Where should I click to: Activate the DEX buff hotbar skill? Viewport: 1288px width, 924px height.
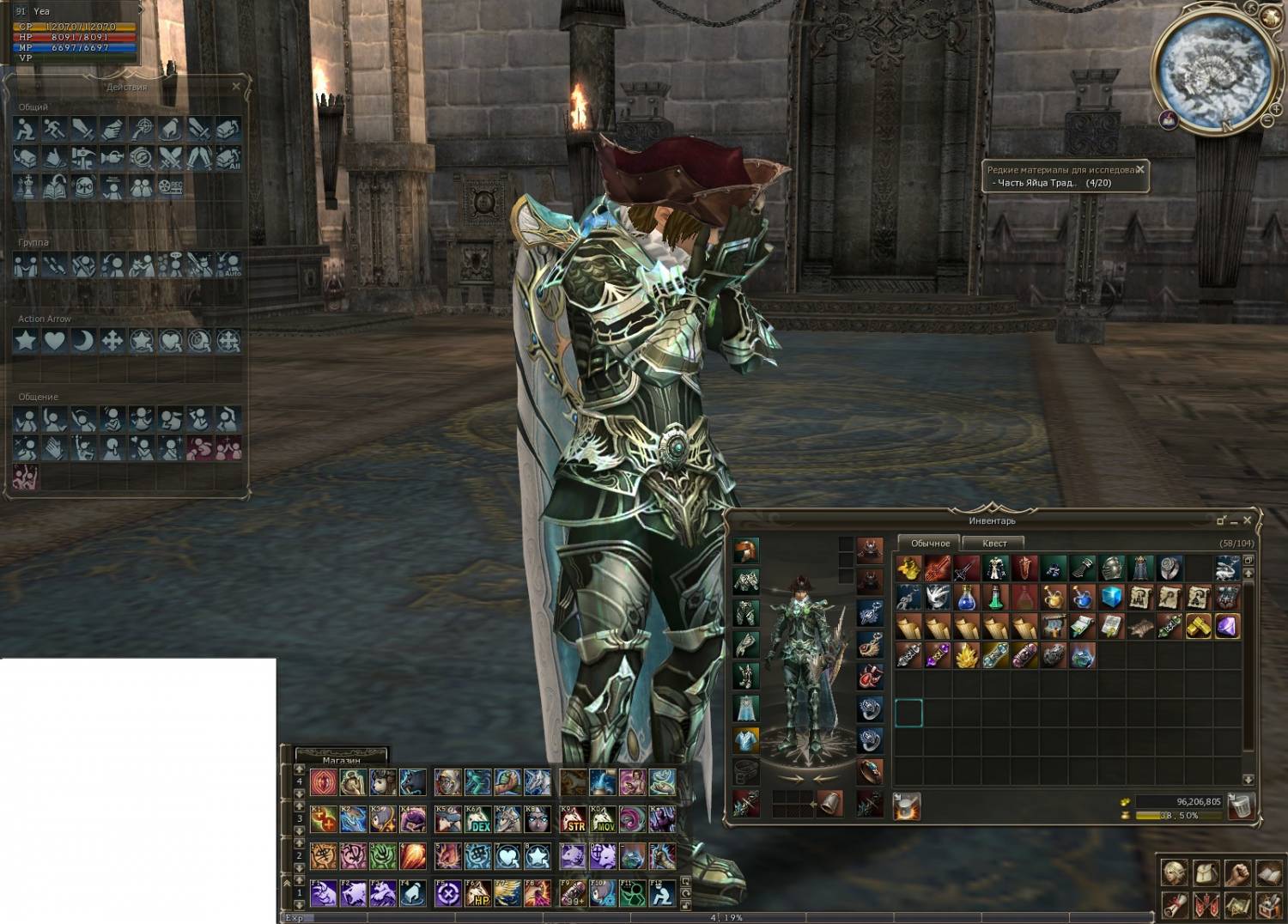[478, 820]
